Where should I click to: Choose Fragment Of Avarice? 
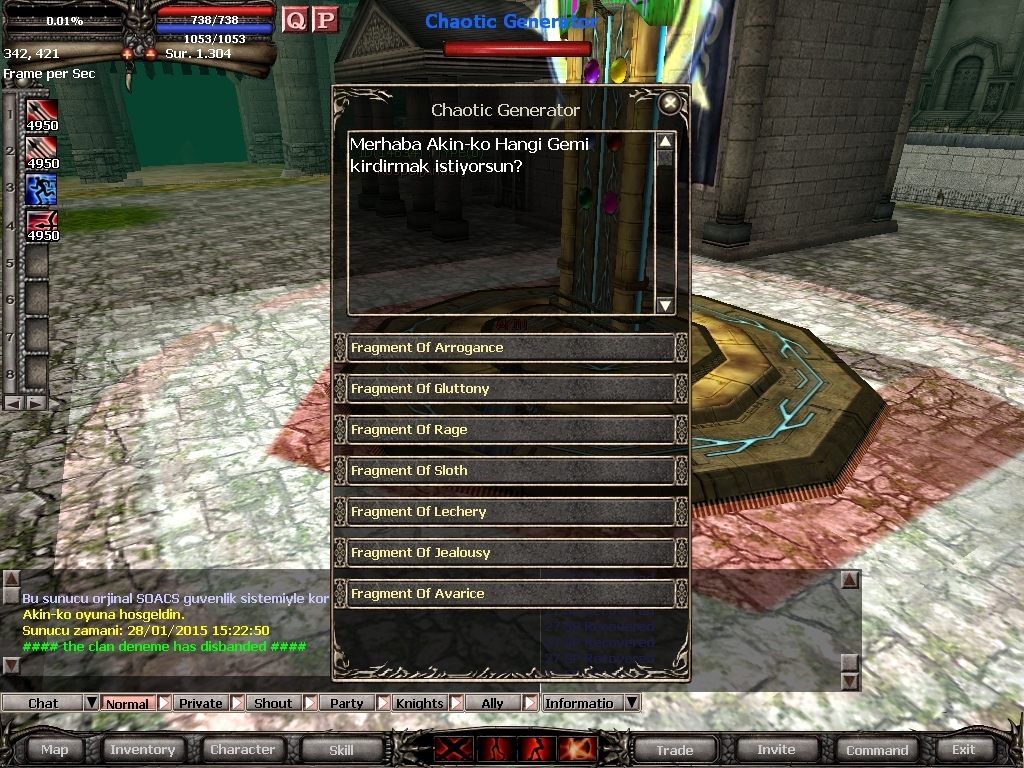click(510, 594)
